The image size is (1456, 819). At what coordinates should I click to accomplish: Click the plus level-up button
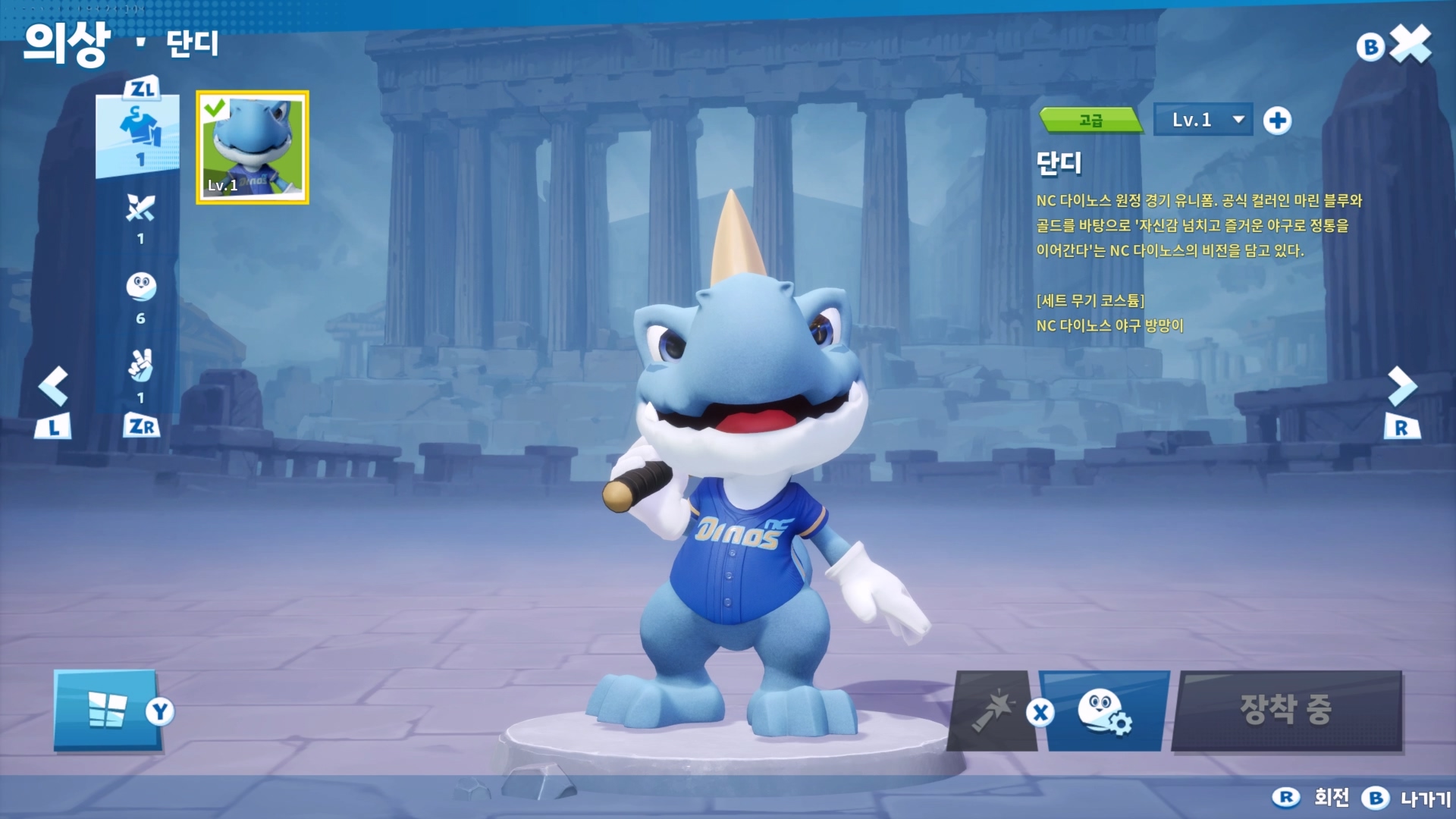(1277, 121)
